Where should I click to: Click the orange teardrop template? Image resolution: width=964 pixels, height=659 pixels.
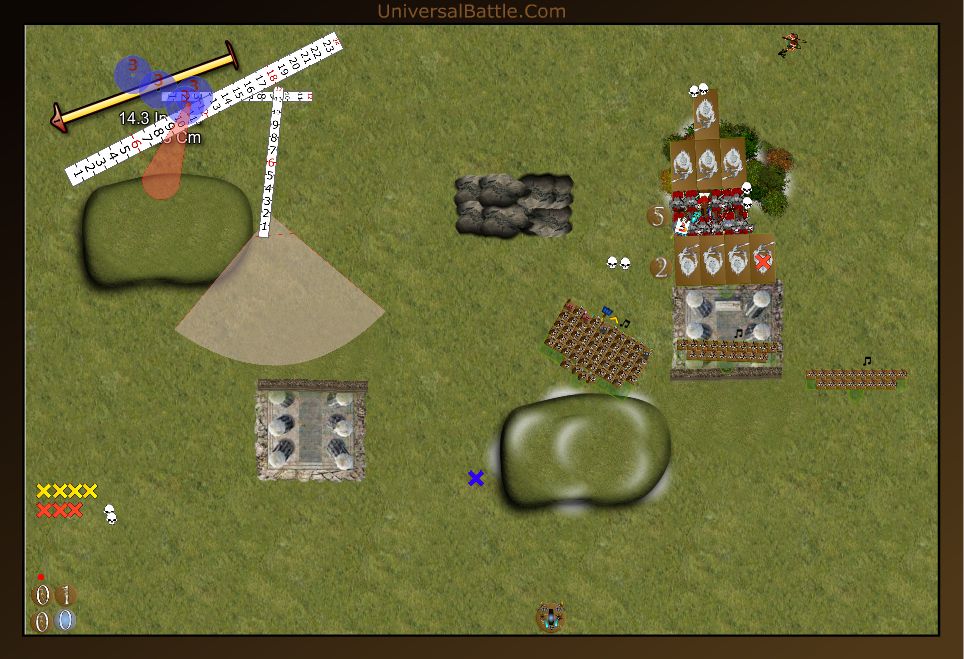pyautogui.click(x=162, y=172)
